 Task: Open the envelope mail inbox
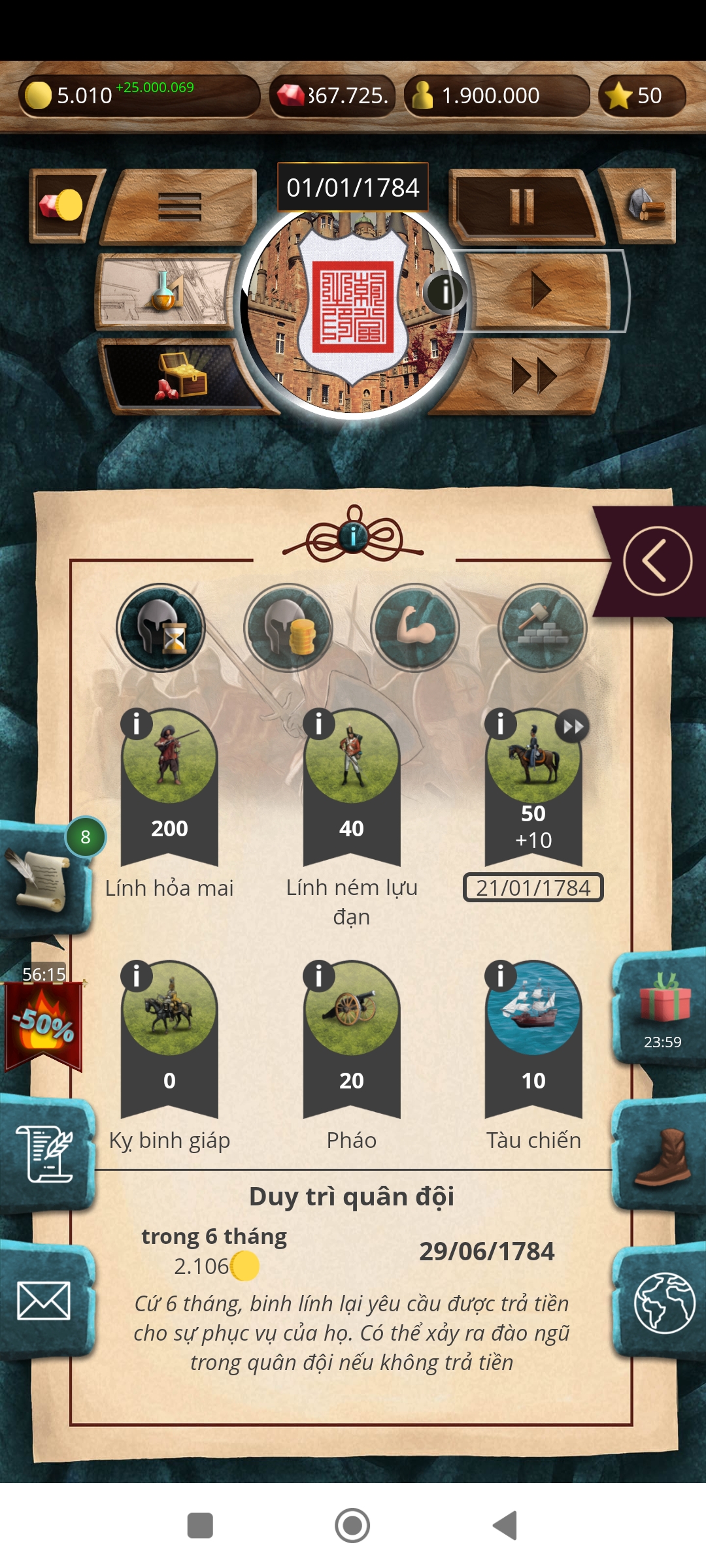44,1301
